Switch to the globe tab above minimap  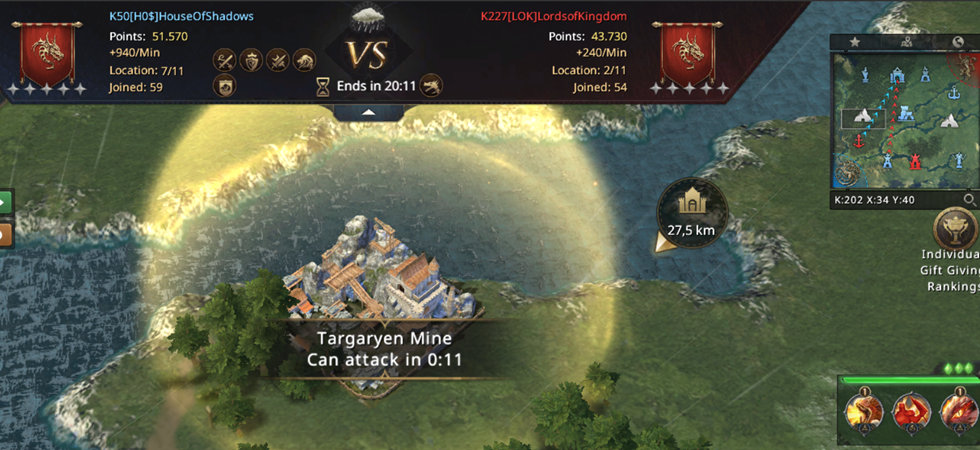pos(959,42)
